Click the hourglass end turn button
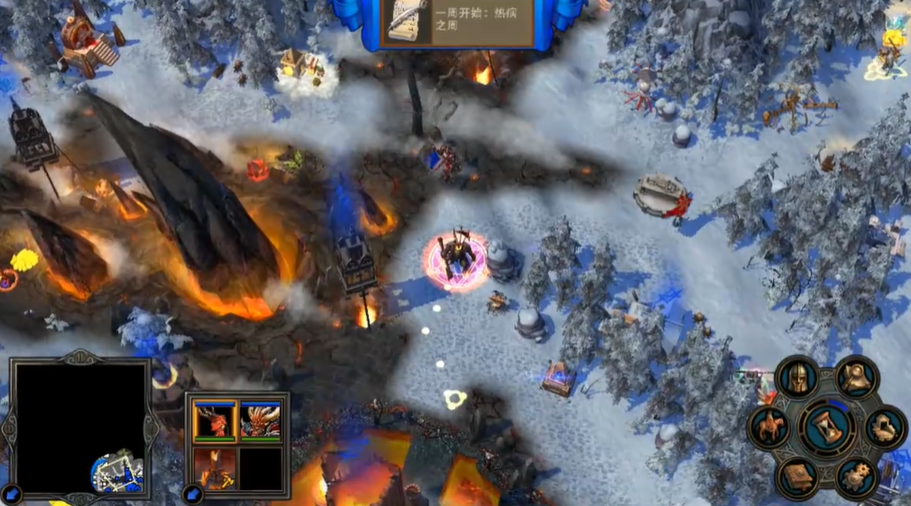 828,427
